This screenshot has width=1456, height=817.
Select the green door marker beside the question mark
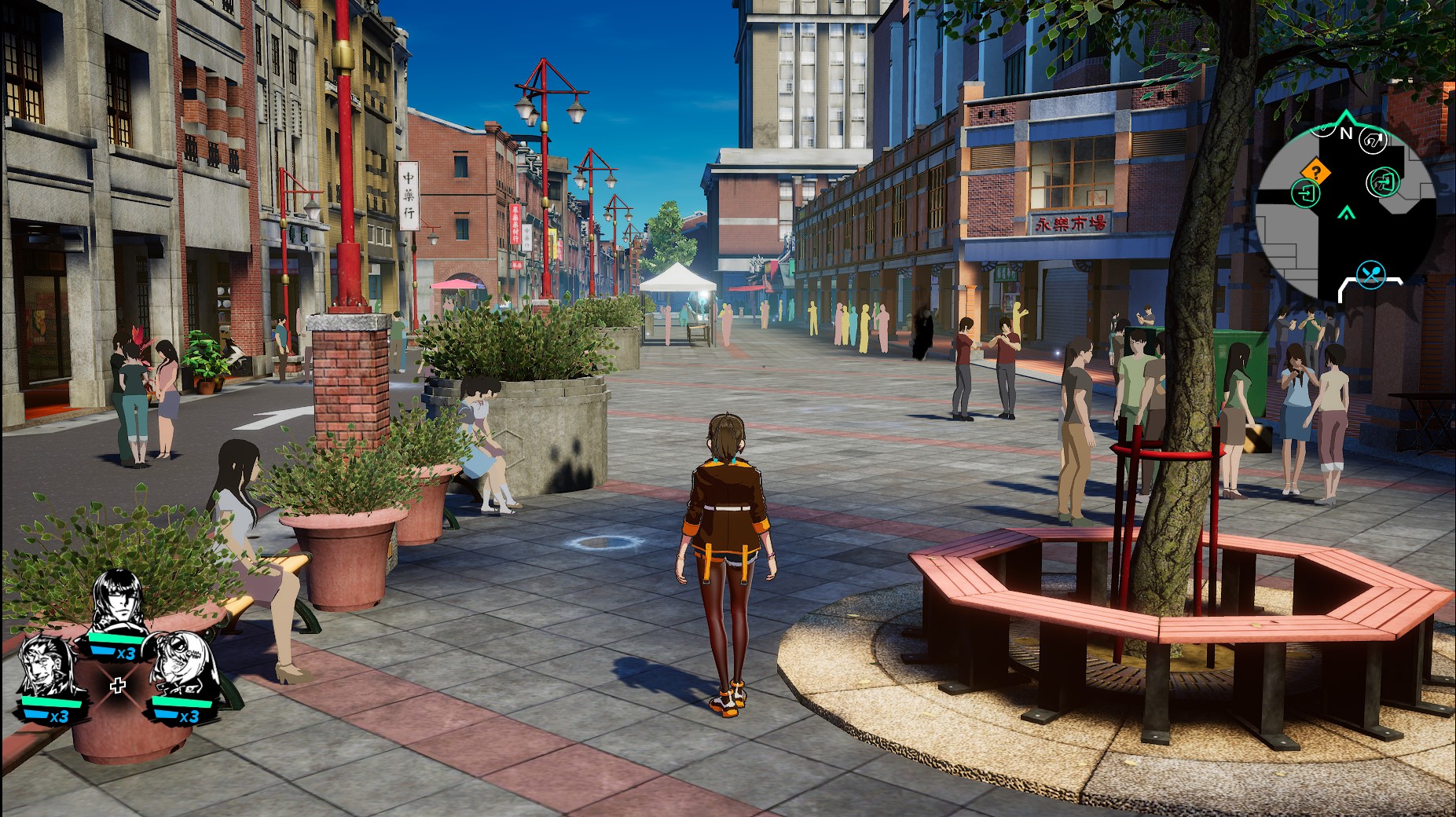(1306, 193)
